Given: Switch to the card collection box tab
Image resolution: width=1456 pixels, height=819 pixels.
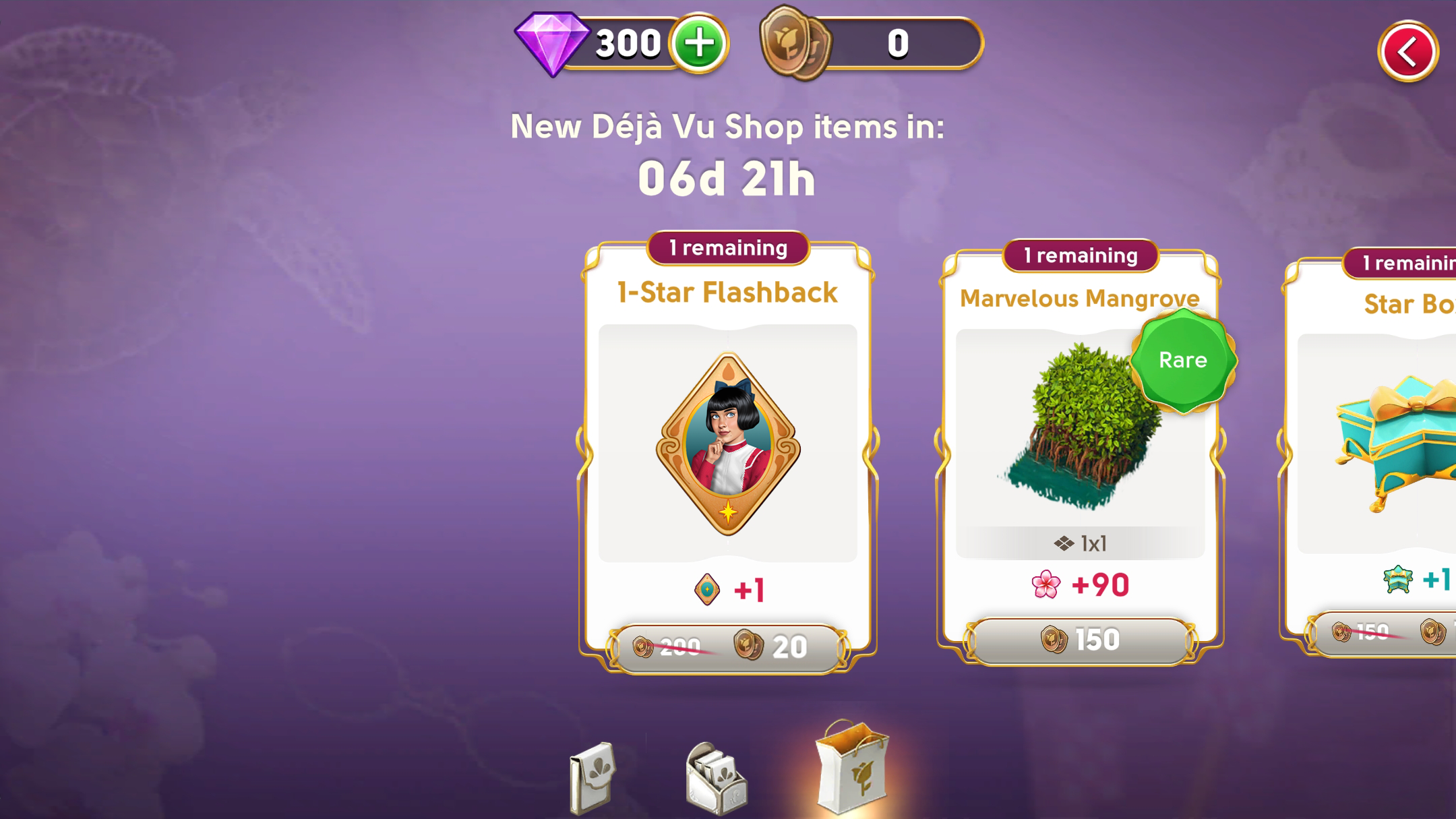Looking at the screenshot, I should click(x=716, y=779).
